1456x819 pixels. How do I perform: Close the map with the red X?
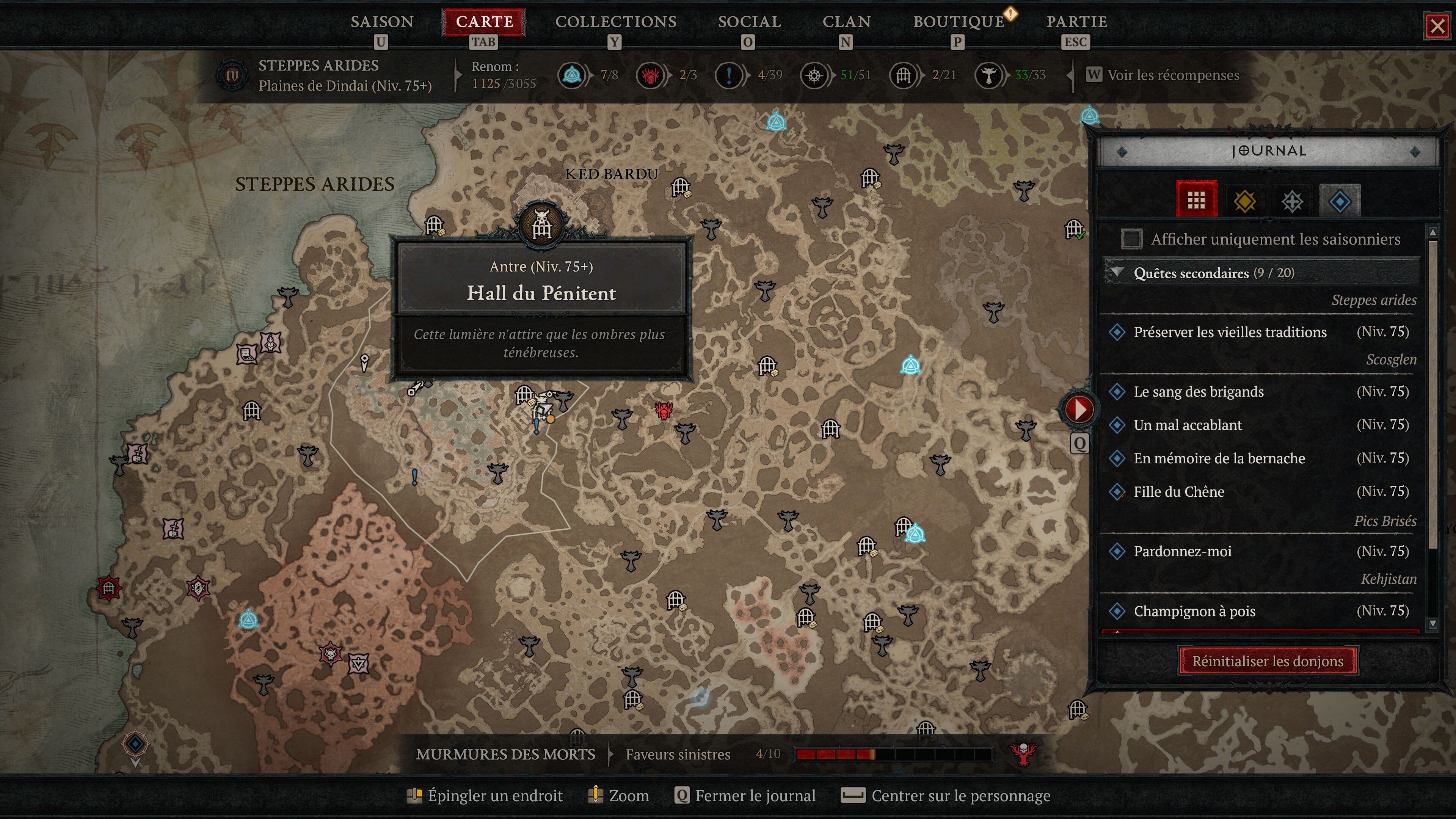click(x=1437, y=26)
